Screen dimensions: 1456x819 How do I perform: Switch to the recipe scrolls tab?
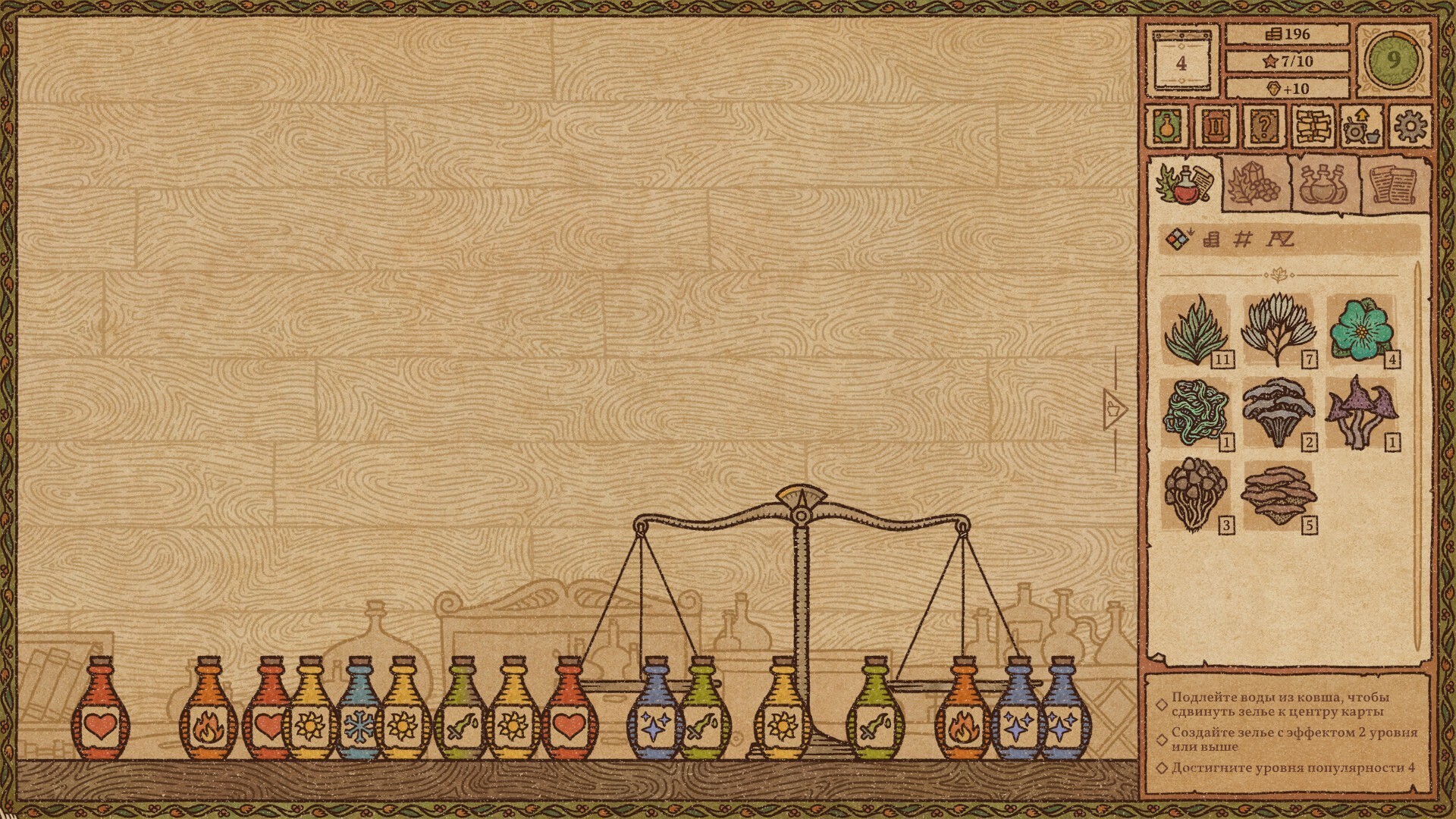point(1392,184)
